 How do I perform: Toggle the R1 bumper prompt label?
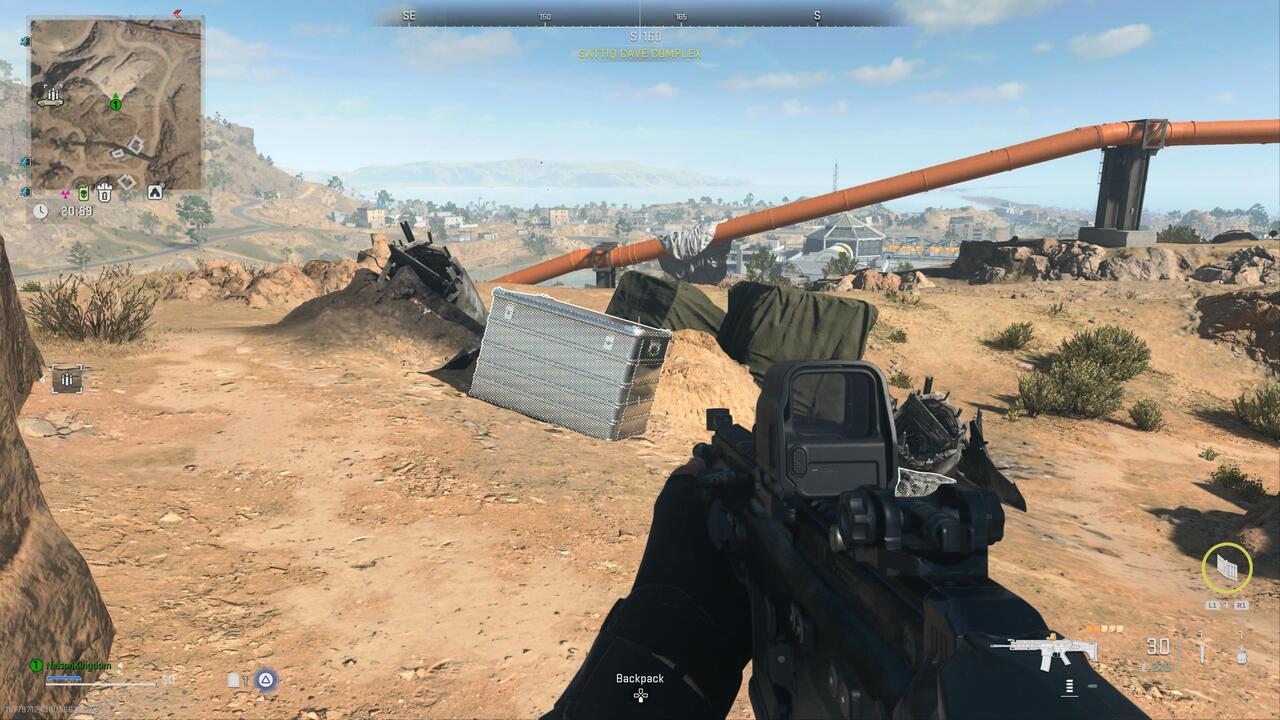(x=1243, y=606)
